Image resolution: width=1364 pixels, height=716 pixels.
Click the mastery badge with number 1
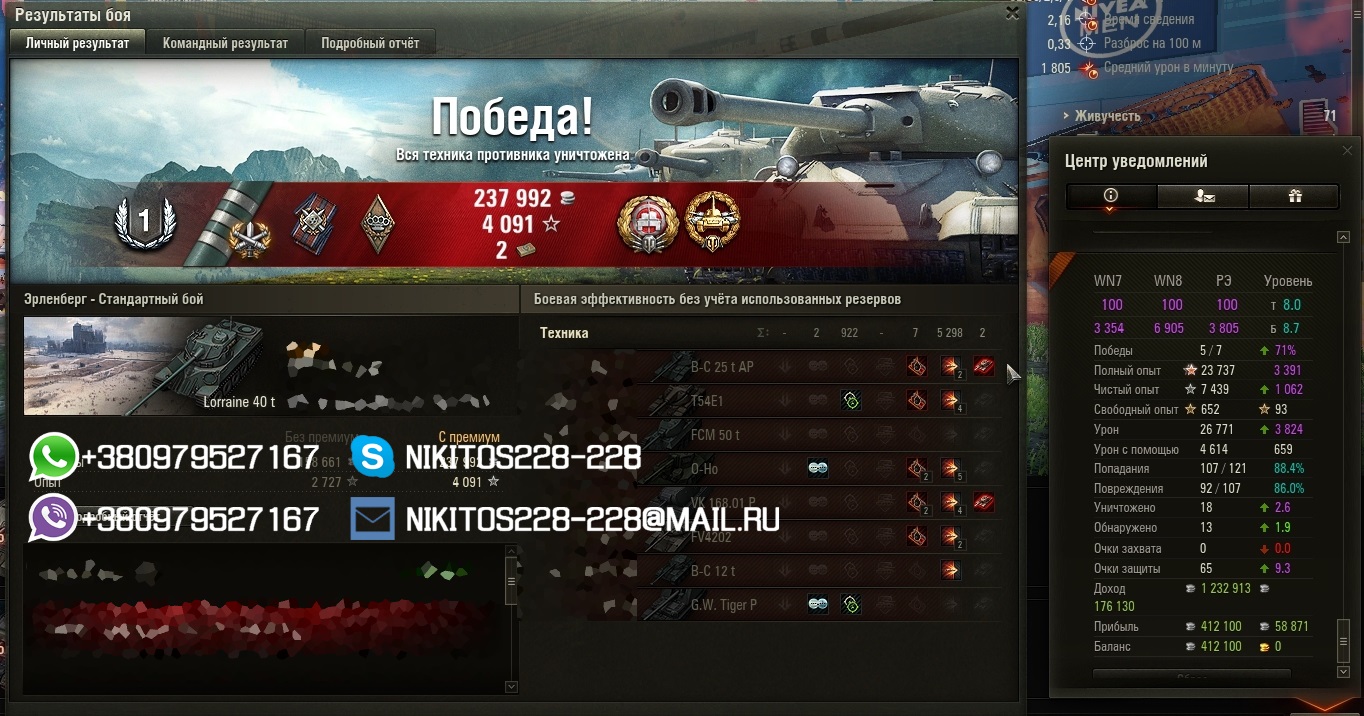tap(144, 221)
